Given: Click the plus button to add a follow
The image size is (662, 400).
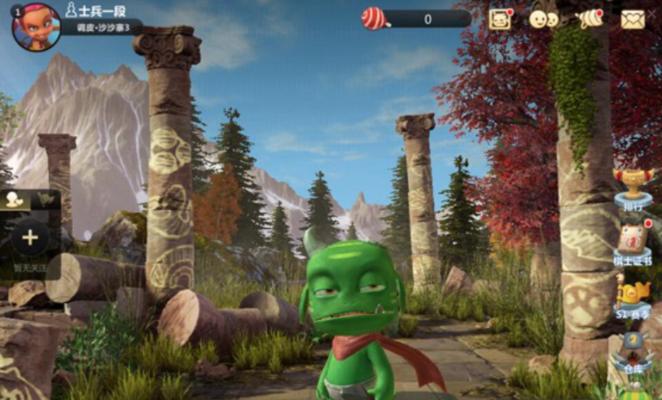Looking at the screenshot, I should tap(30, 238).
